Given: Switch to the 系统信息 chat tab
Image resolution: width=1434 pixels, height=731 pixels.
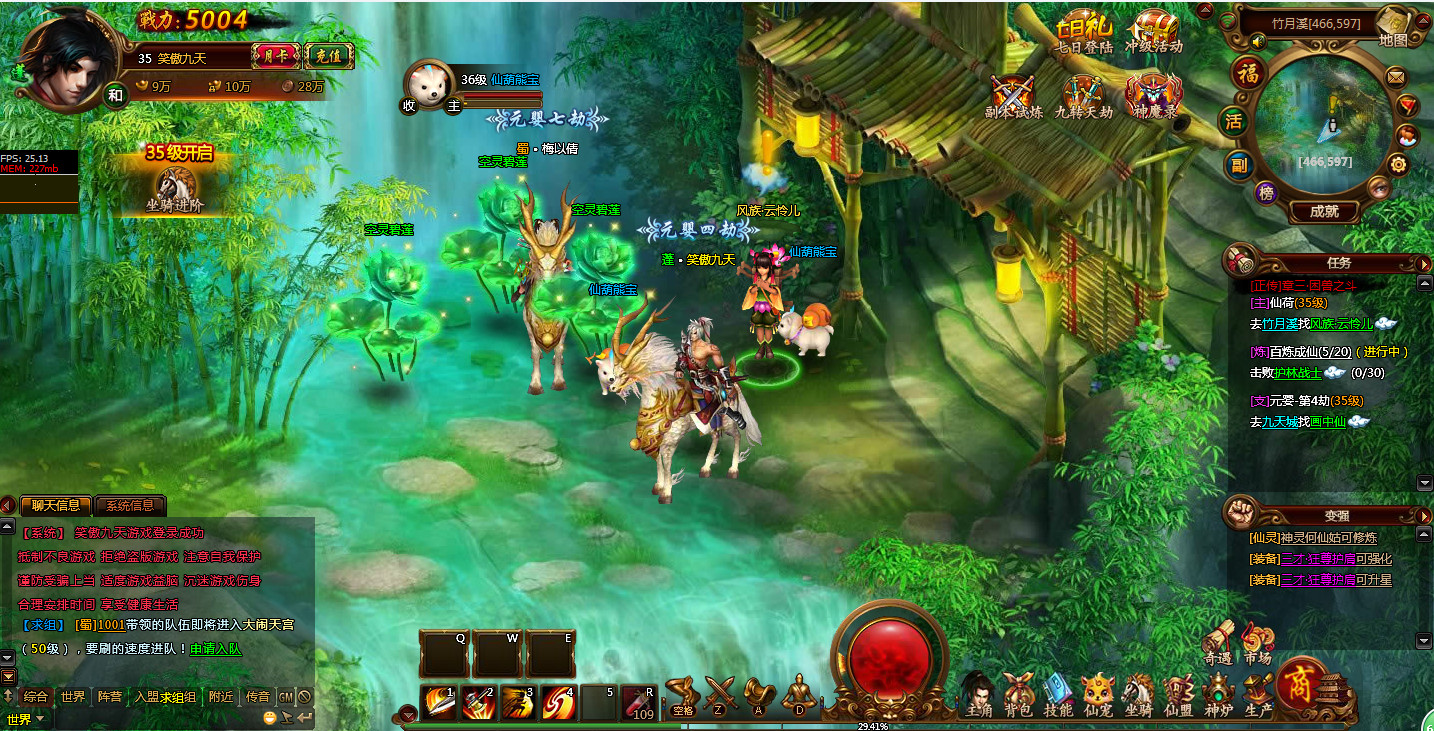Looking at the screenshot, I should tap(130, 506).
